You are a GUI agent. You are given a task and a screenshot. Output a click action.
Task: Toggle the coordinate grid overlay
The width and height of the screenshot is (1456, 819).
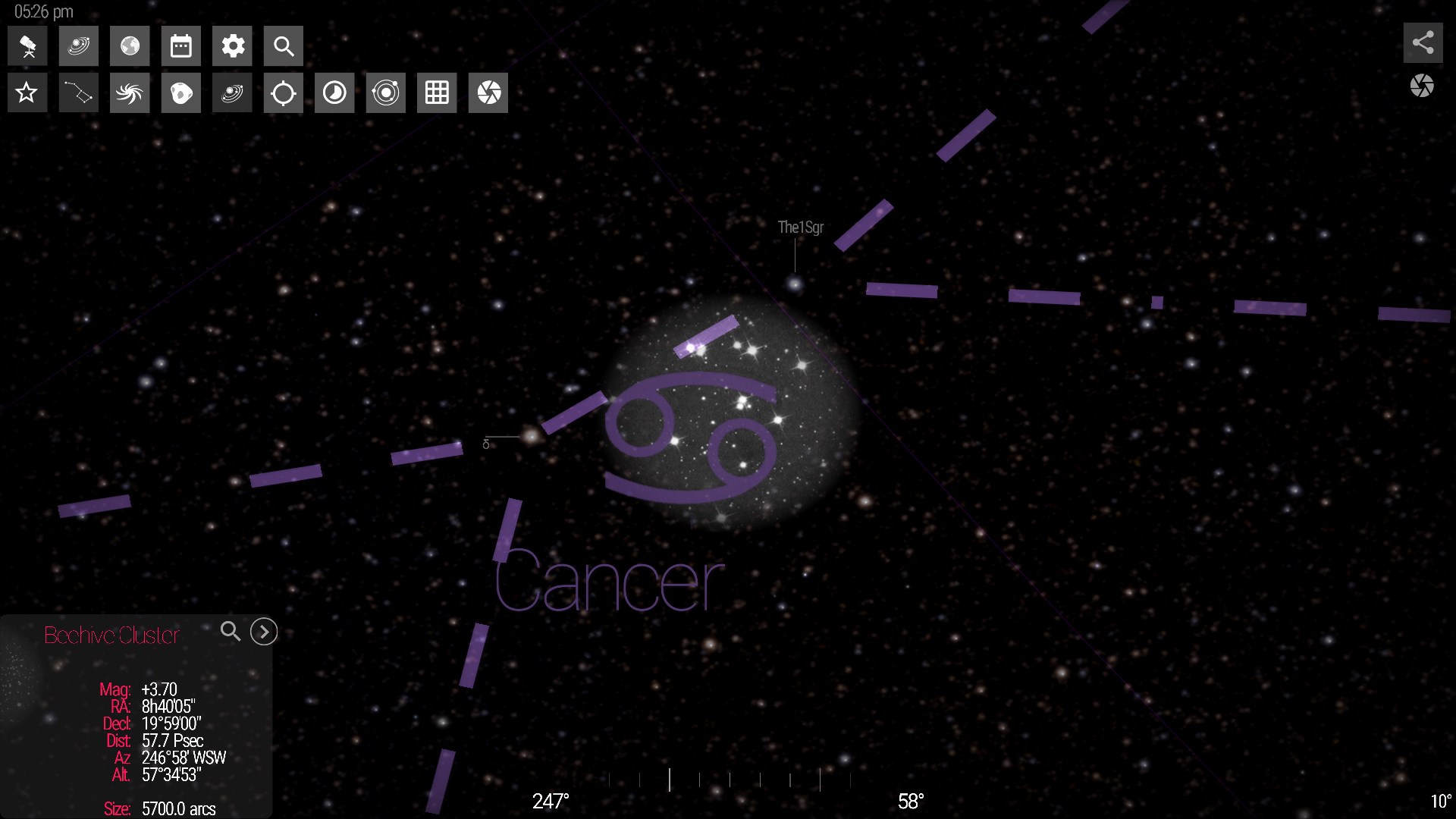[x=436, y=93]
